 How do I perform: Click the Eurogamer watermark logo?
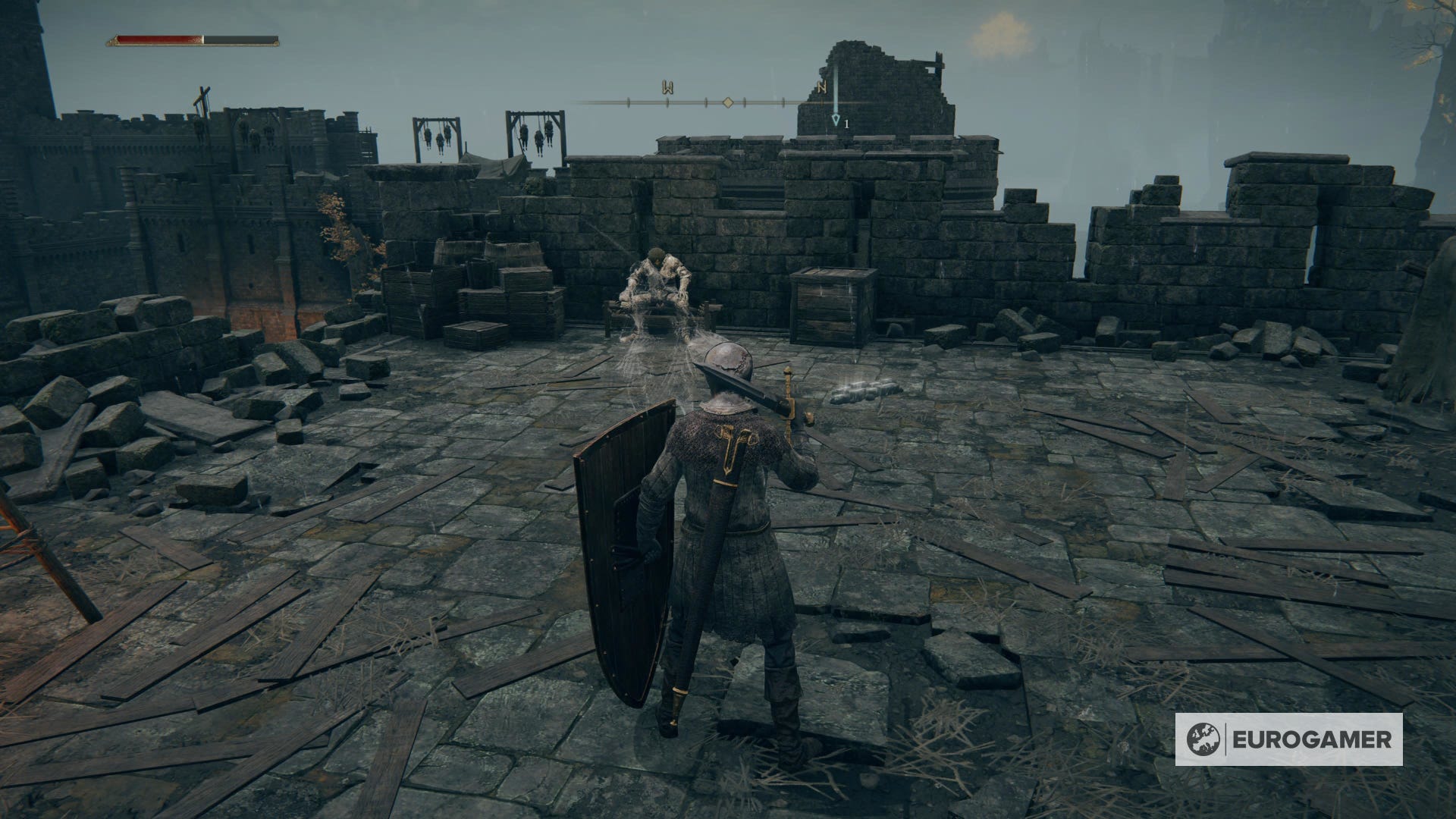point(1288,739)
